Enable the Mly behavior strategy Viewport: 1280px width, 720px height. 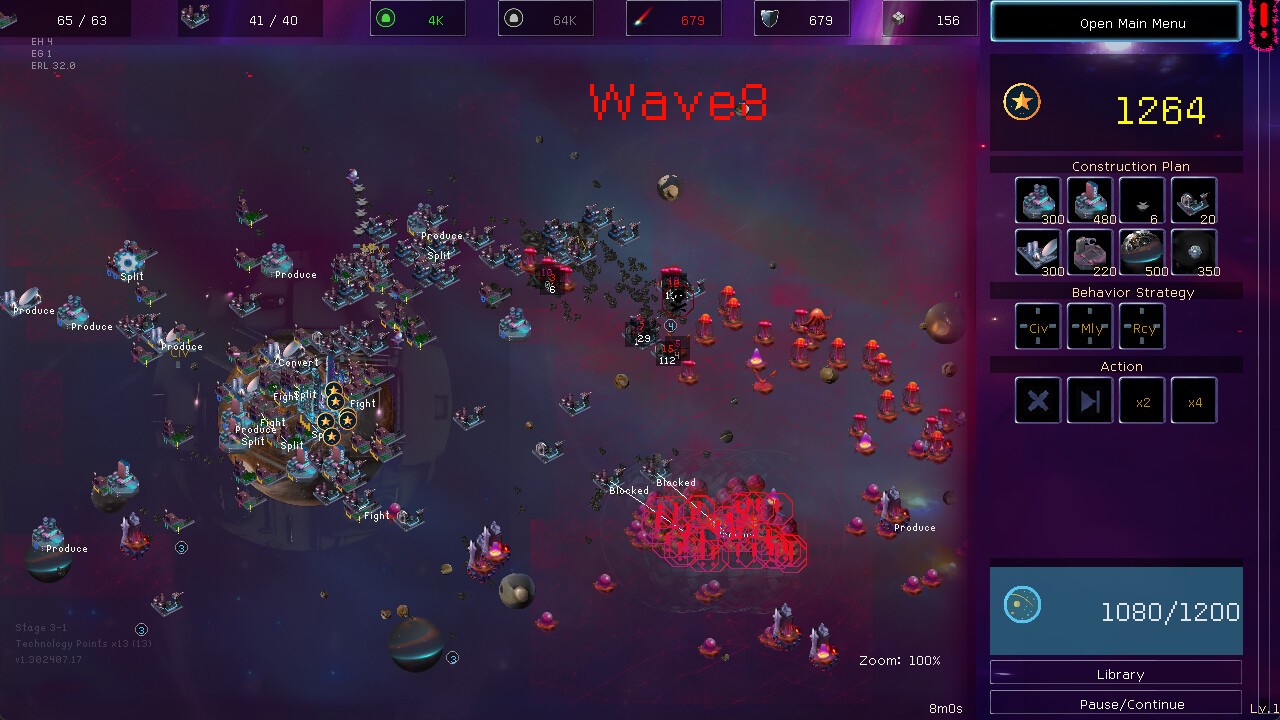tap(1089, 327)
